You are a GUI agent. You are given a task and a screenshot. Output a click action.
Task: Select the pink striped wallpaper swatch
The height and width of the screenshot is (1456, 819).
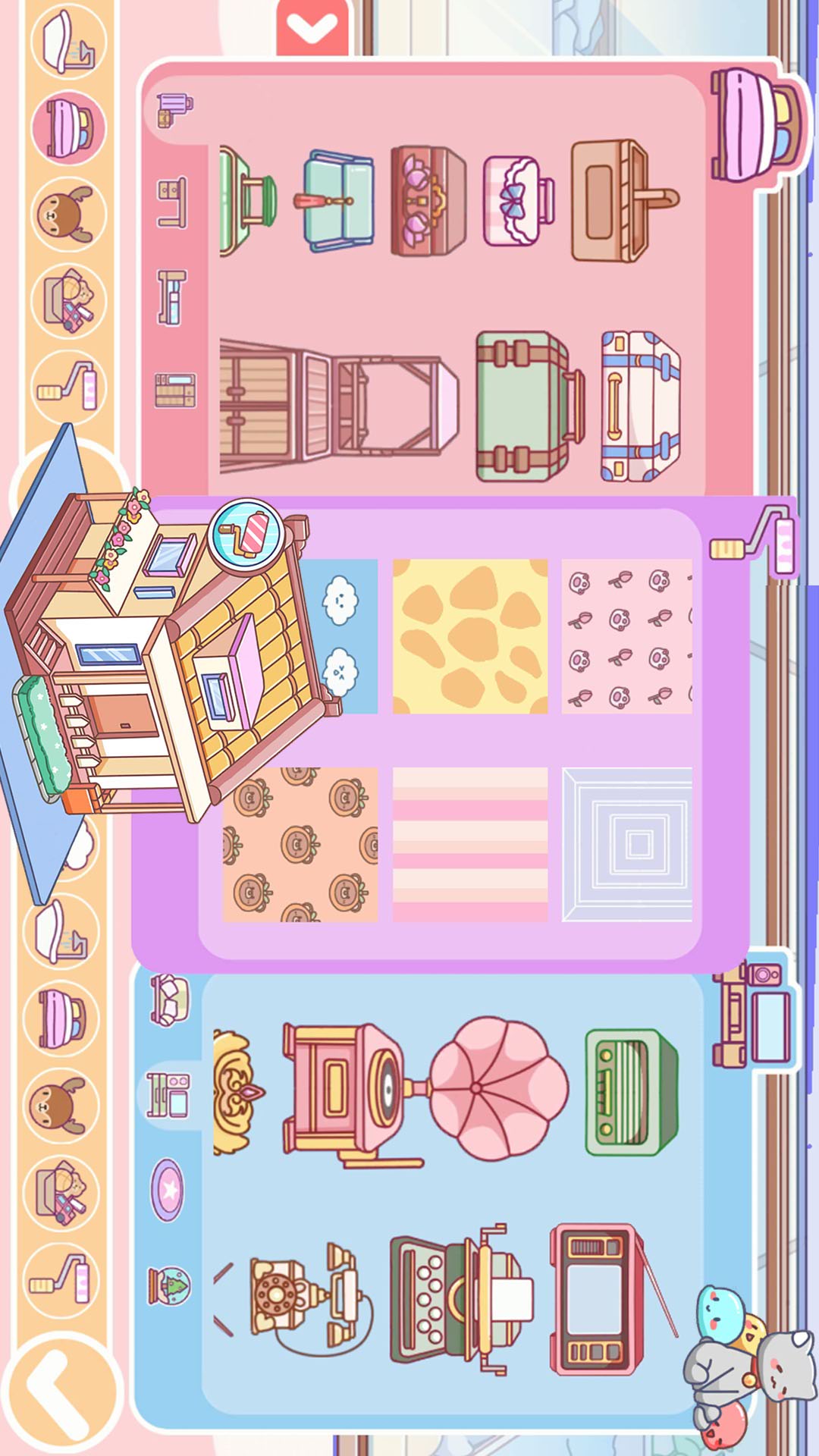470,844
